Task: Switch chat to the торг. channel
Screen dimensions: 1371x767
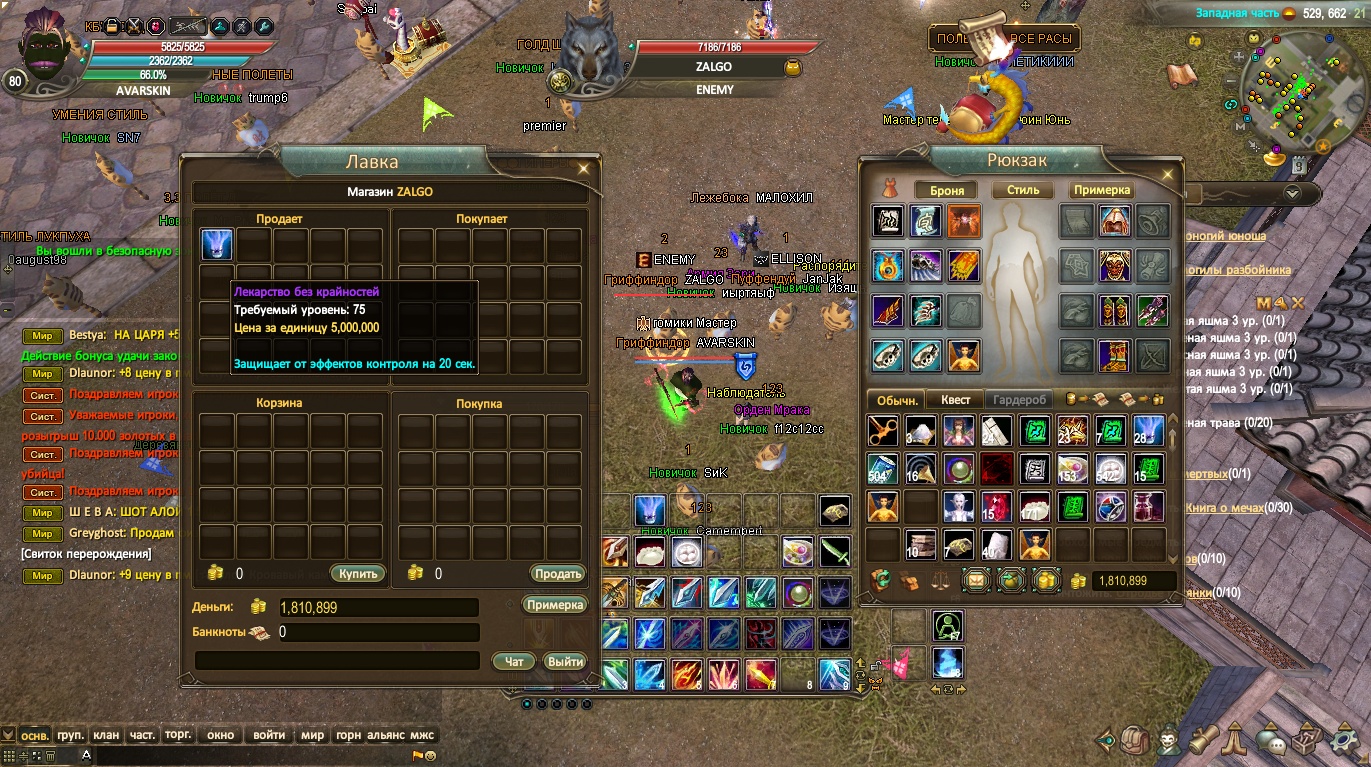Action: click(178, 735)
